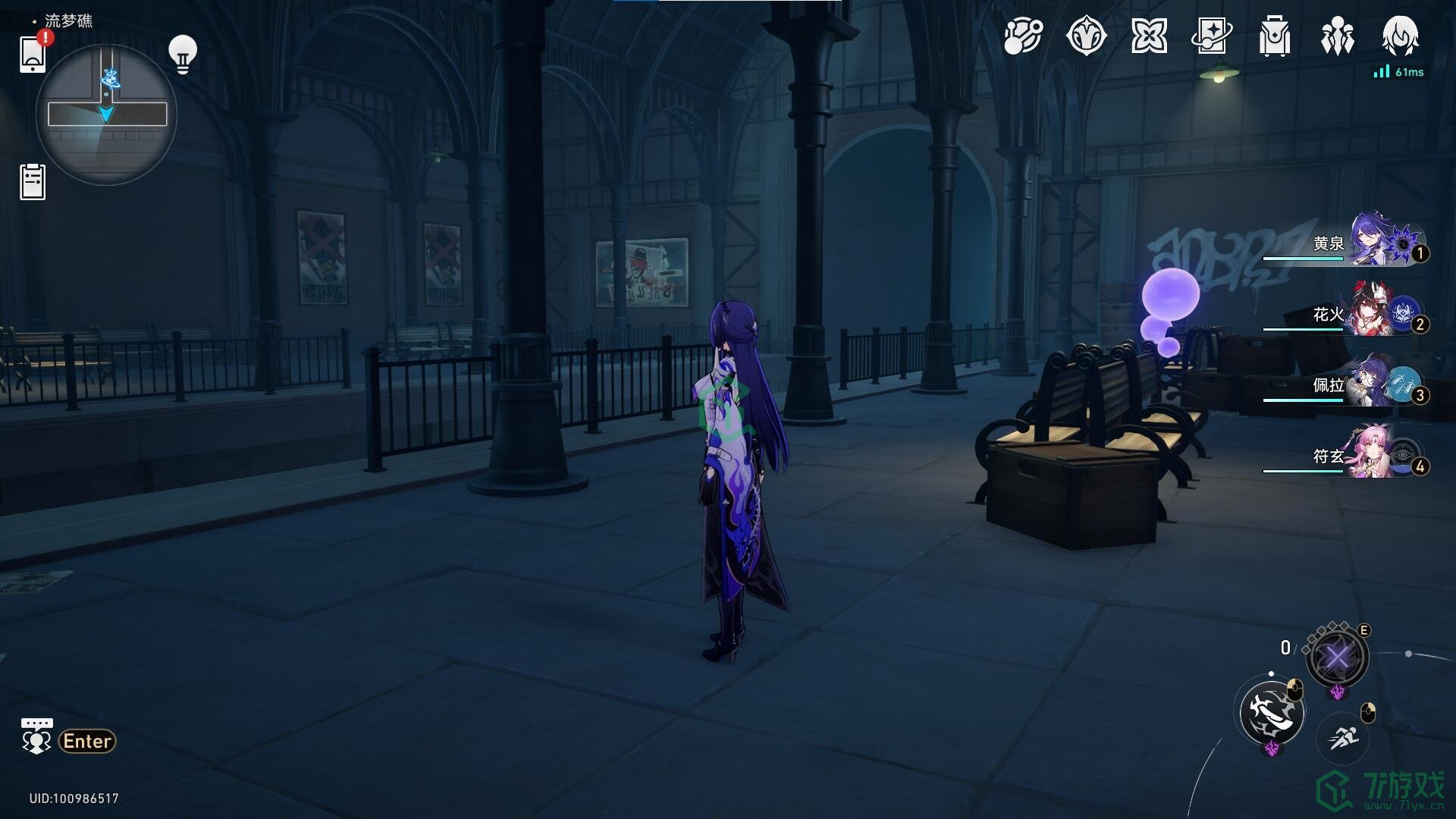
Task: Open the four-pointed star warp icon
Action: 1149,36
